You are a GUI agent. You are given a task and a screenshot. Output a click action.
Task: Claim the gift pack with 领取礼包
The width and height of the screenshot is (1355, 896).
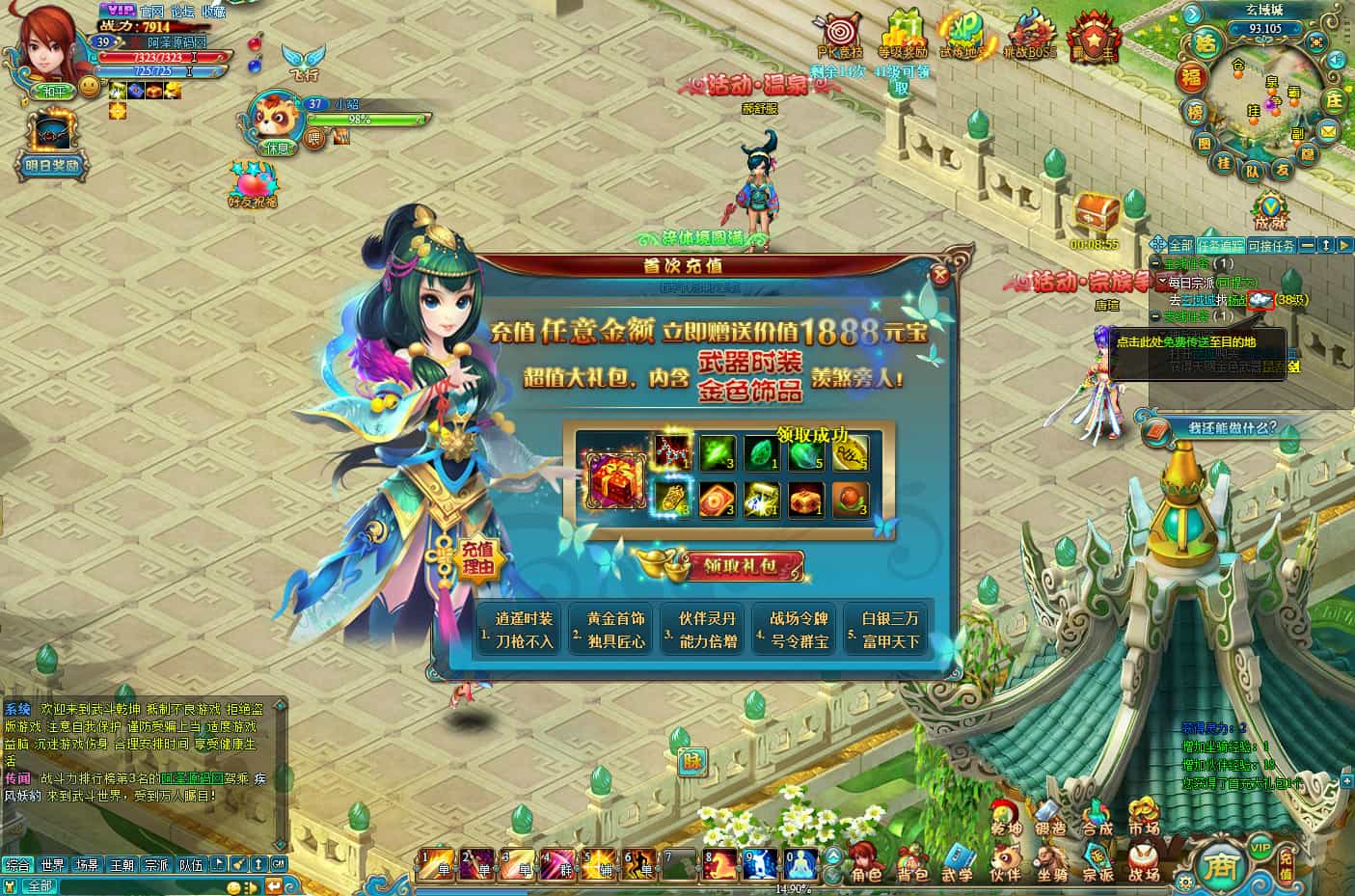tap(739, 566)
